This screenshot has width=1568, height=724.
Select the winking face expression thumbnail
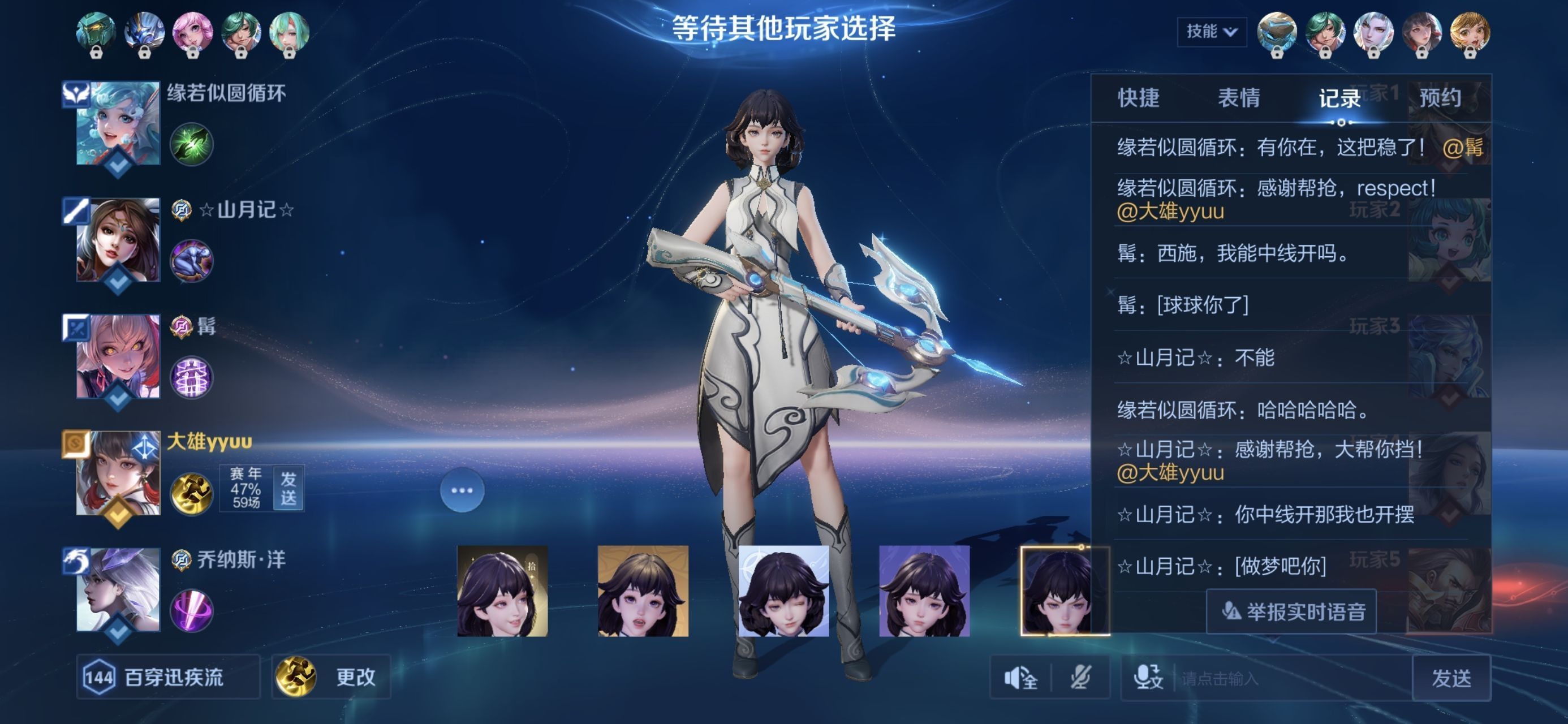point(783,591)
